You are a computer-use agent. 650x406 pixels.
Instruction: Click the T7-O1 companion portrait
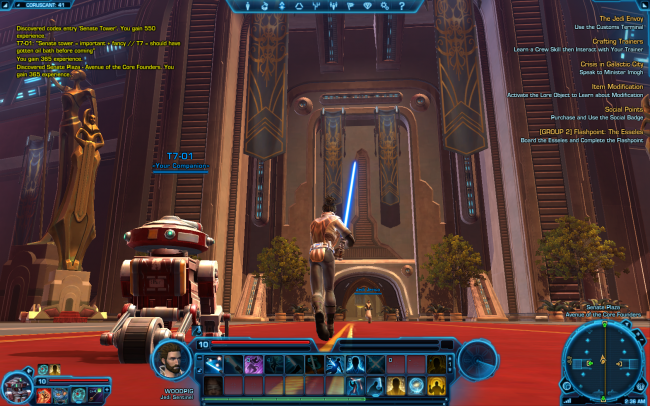point(16,385)
